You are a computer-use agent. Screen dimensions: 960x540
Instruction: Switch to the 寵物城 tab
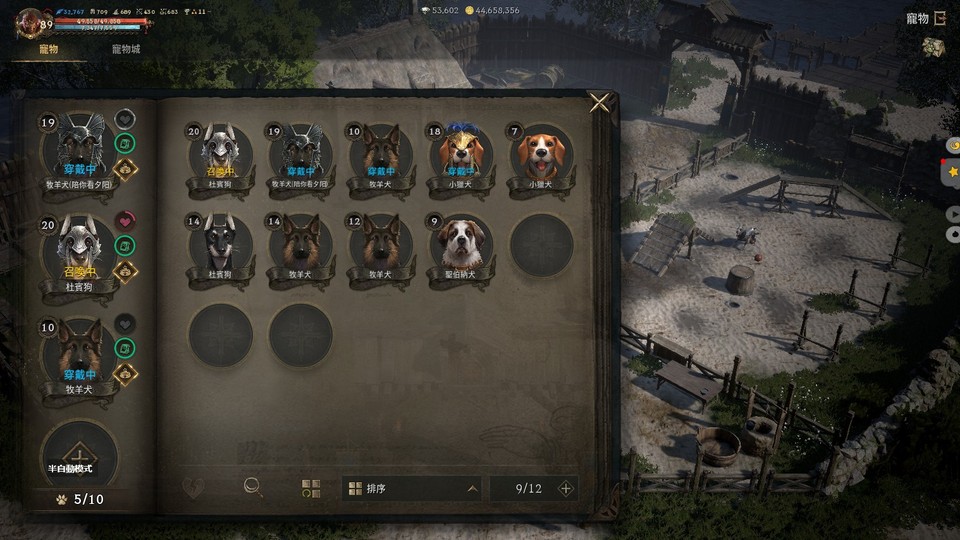(126, 49)
